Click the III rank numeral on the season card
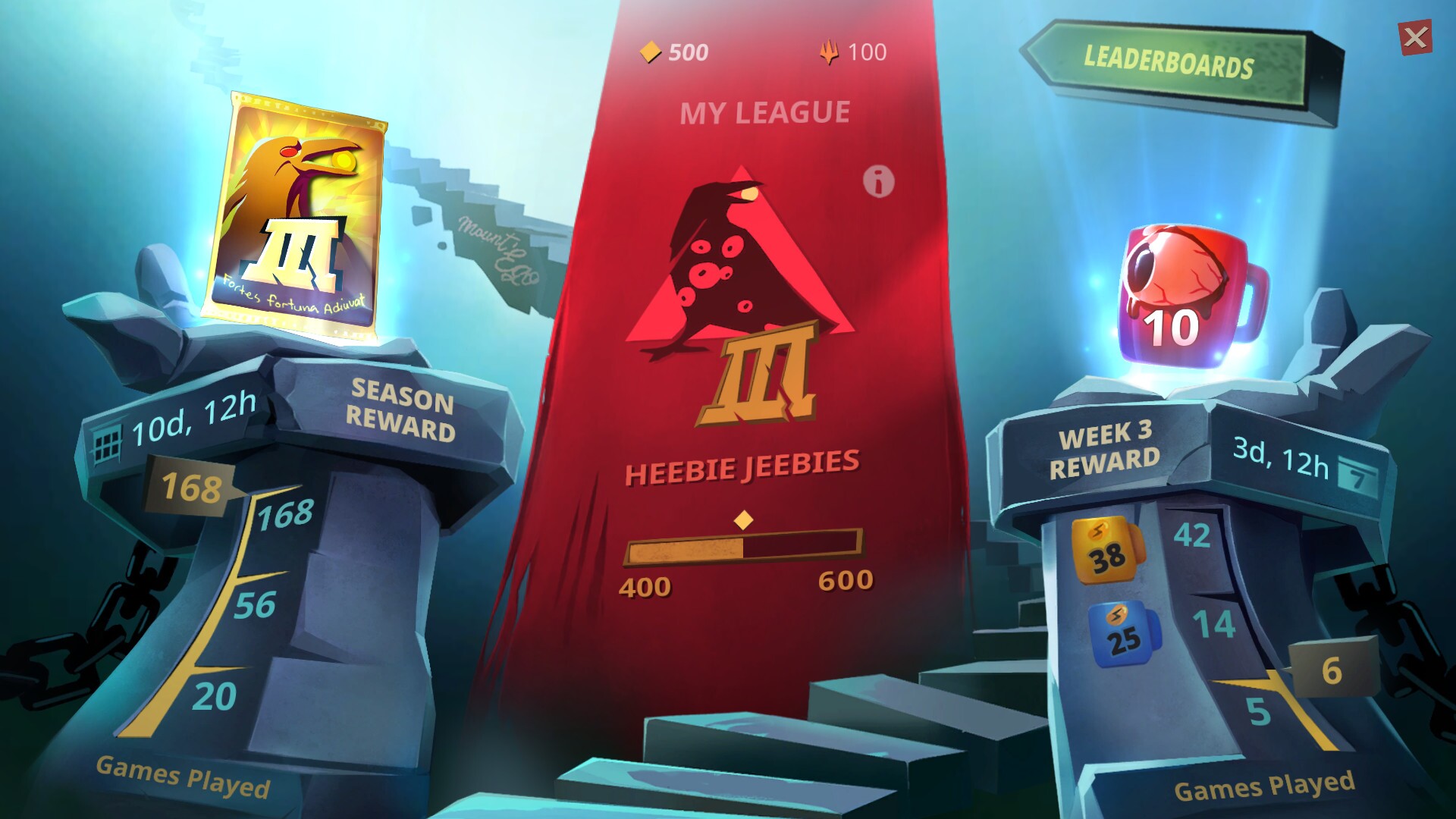 click(301, 252)
